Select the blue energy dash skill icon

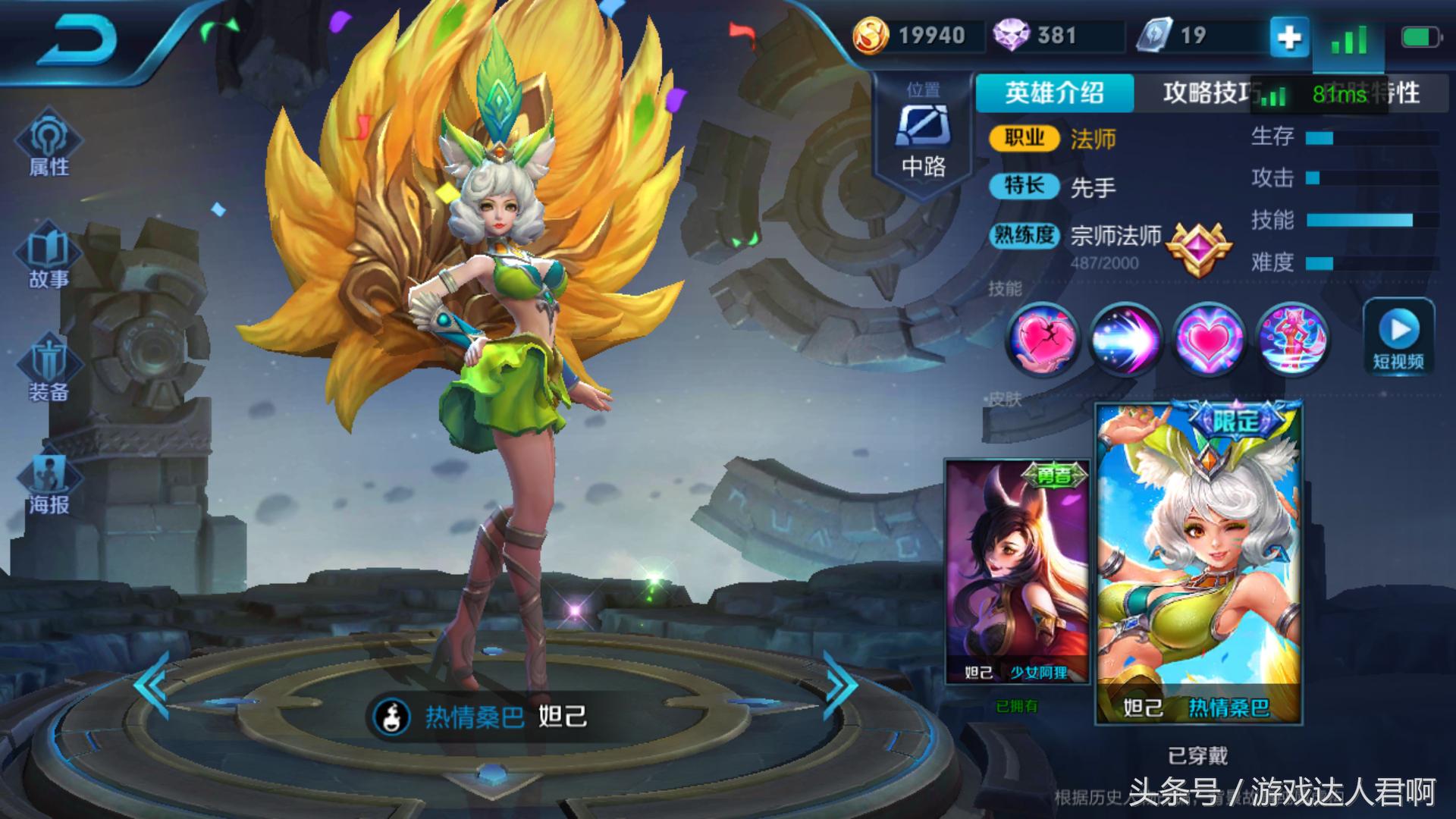pos(1125,339)
